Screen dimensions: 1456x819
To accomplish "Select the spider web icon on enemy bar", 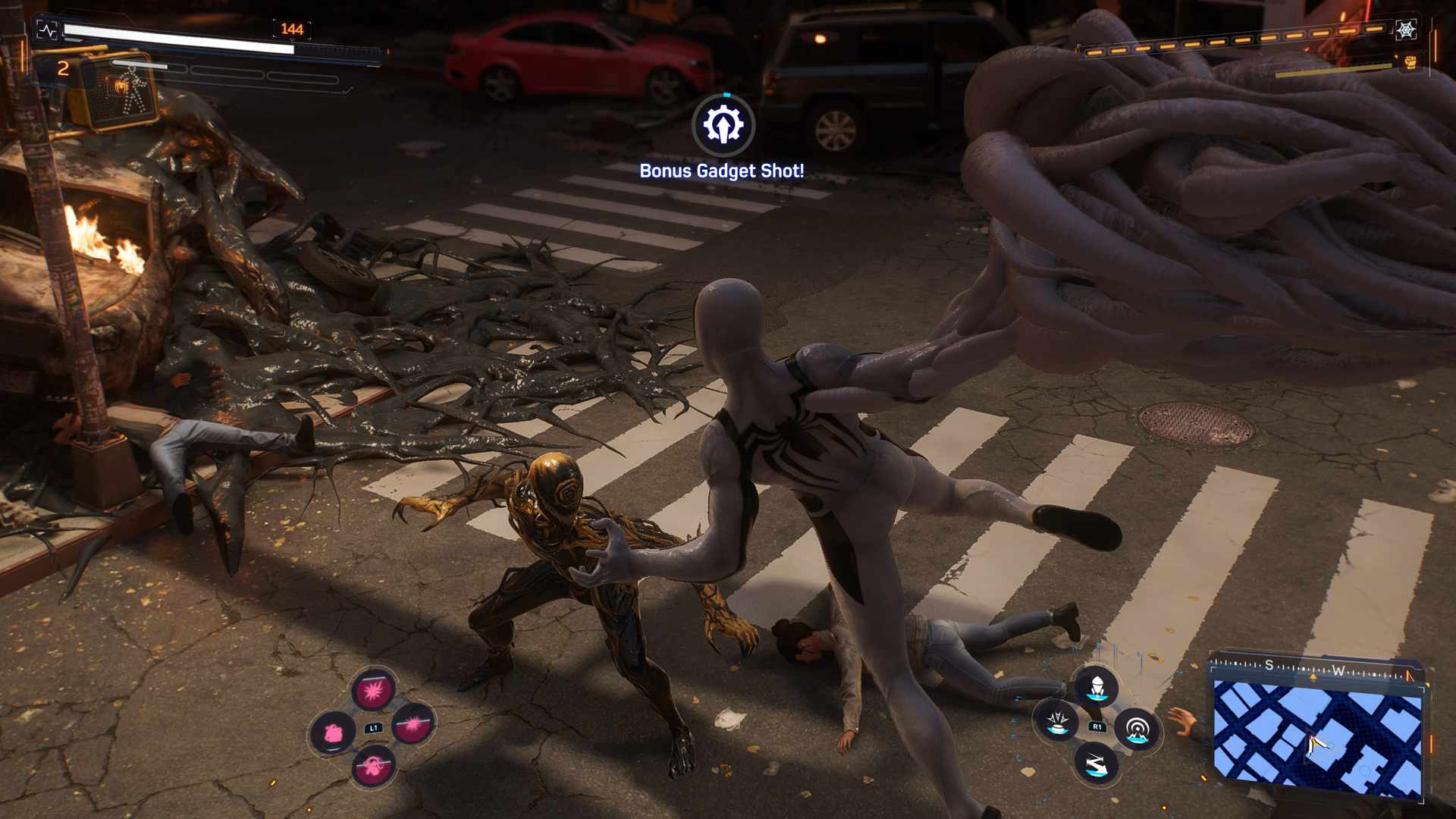I will coord(1407,30).
